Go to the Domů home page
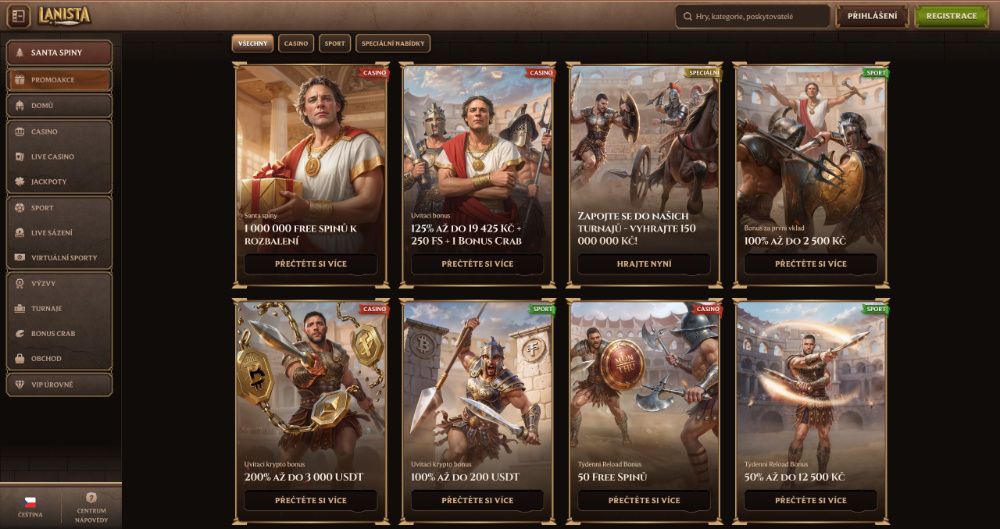The width and height of the screenshot is (1000, 529). pos(59,105)
